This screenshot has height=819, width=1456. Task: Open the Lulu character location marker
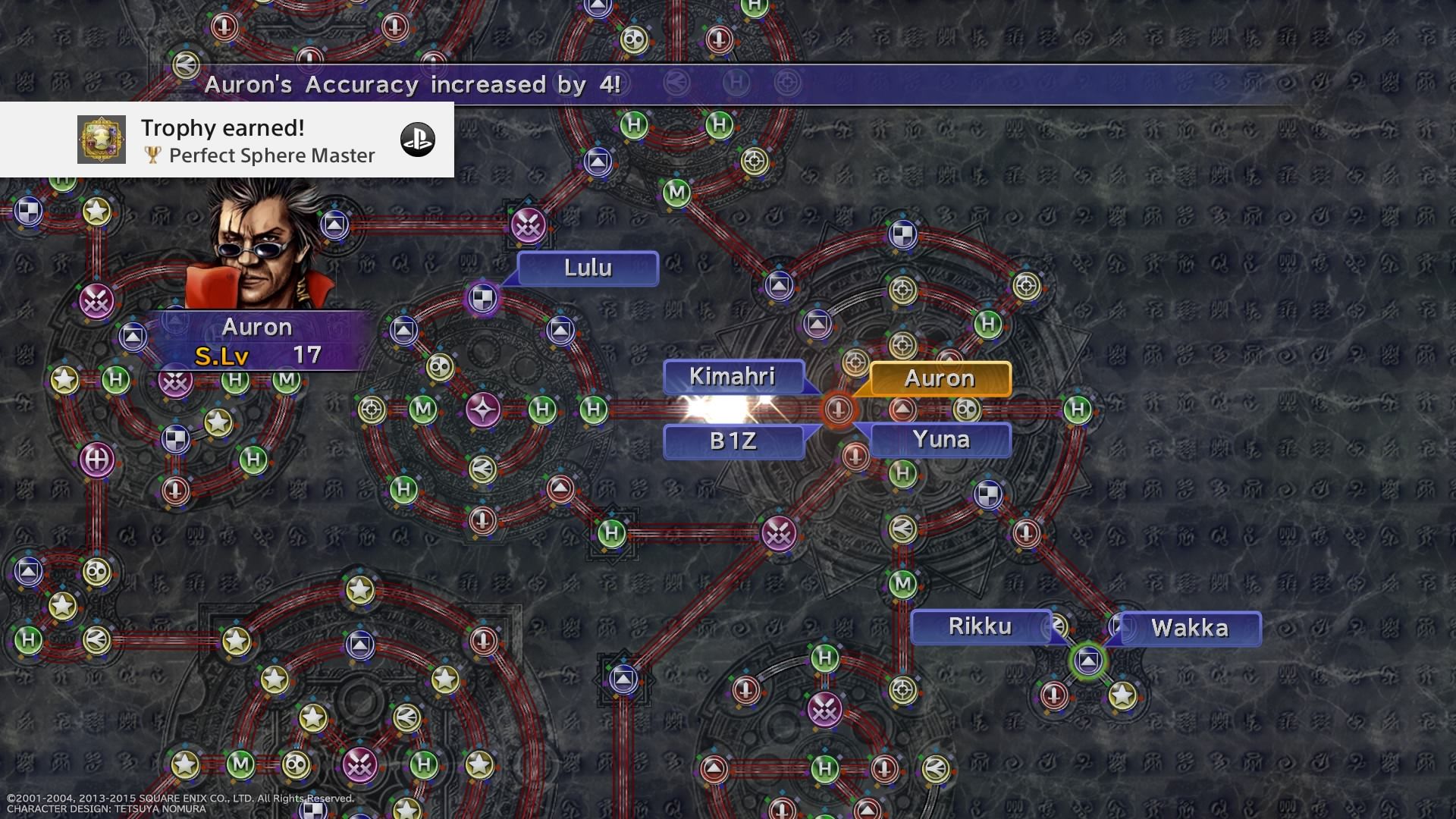tap(588, 268)
